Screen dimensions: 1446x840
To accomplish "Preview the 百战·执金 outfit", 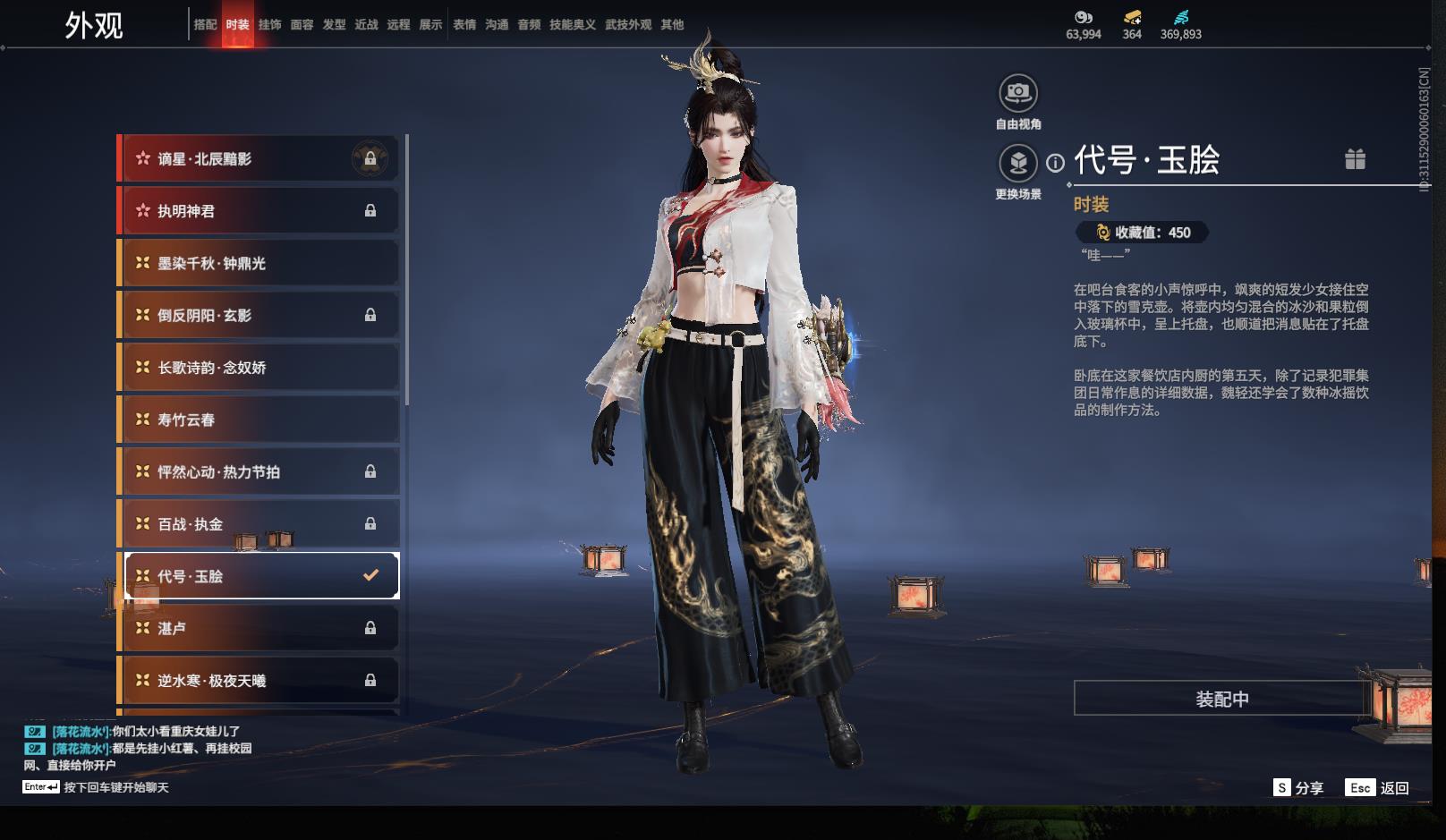I will point(259,524).
